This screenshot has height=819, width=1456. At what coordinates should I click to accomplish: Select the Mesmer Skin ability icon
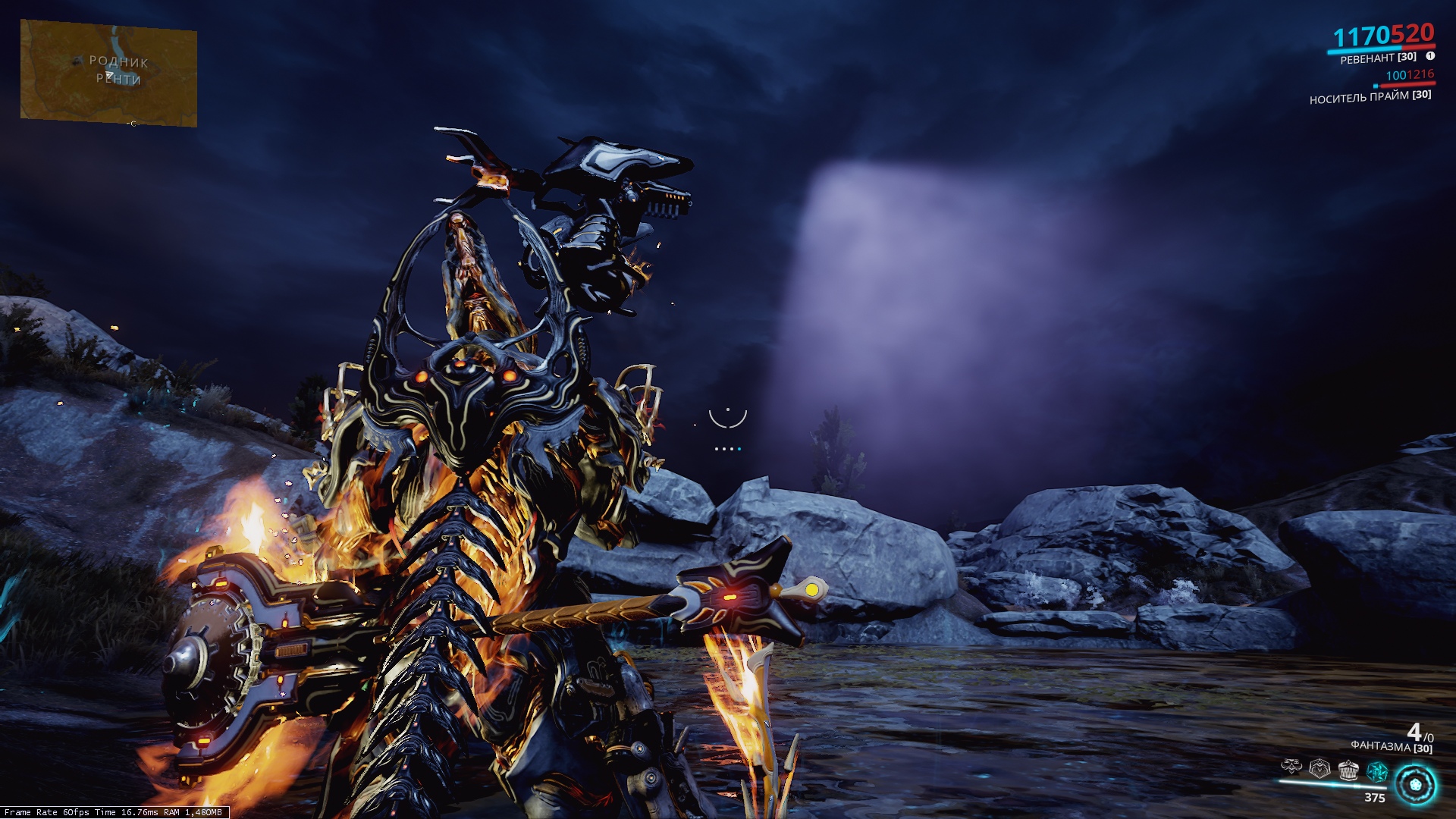(1319, 768)
